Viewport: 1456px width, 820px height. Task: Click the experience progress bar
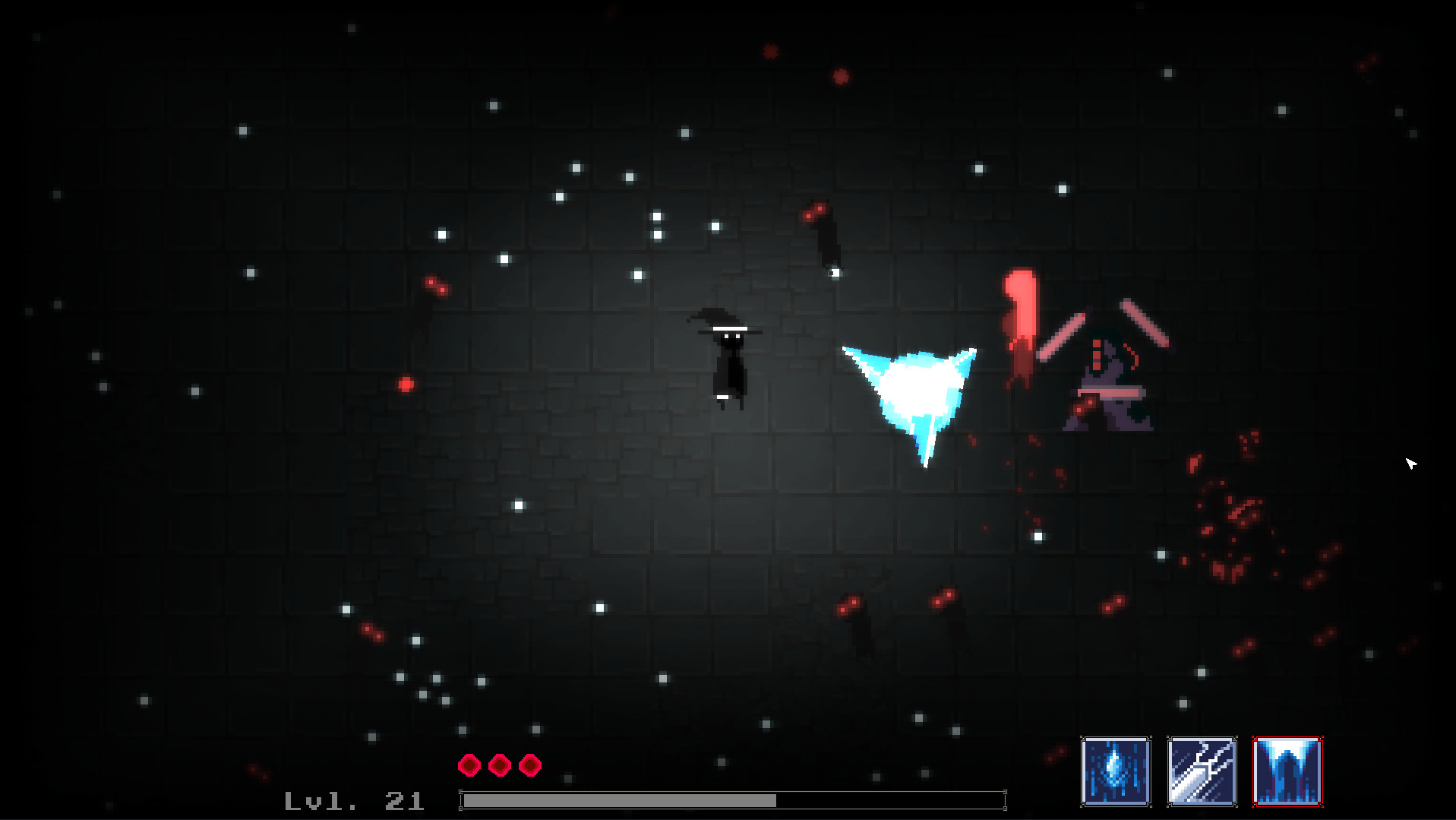(x=729, y=799)
